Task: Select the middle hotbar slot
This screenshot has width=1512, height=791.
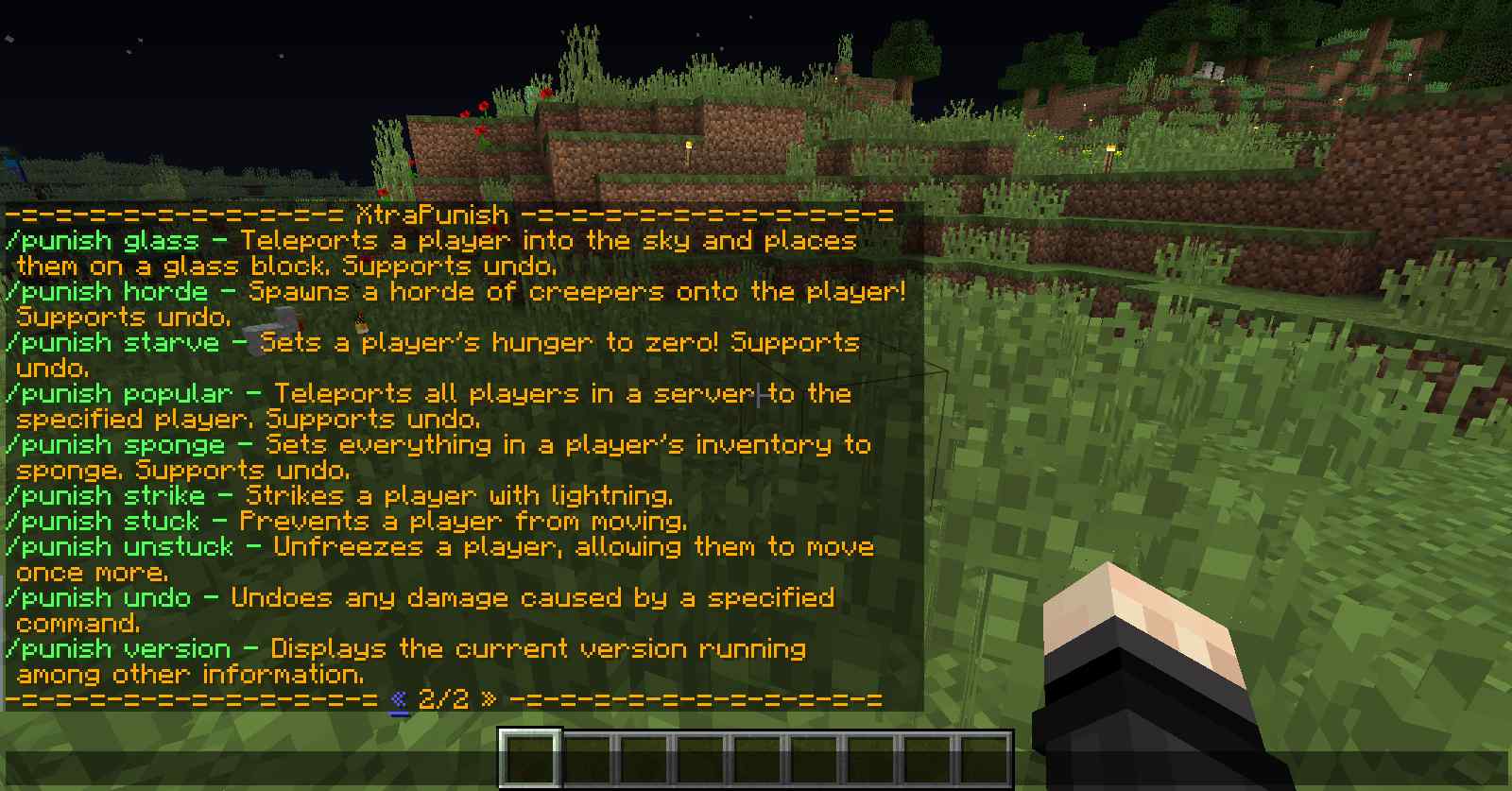Action: [756, 752]
